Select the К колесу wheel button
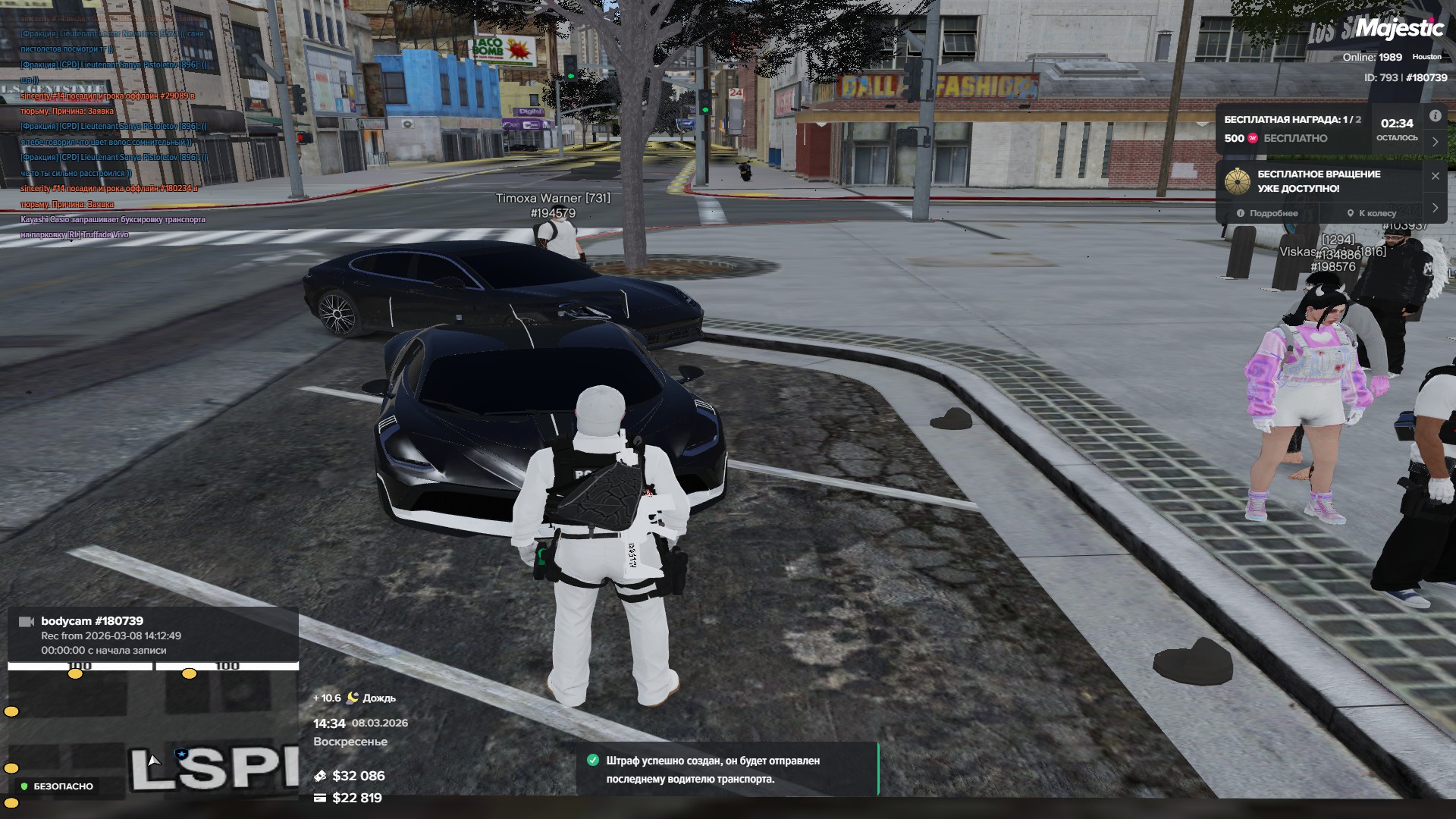Viewport: 1456px width, 819px height. pos(1371,213)
